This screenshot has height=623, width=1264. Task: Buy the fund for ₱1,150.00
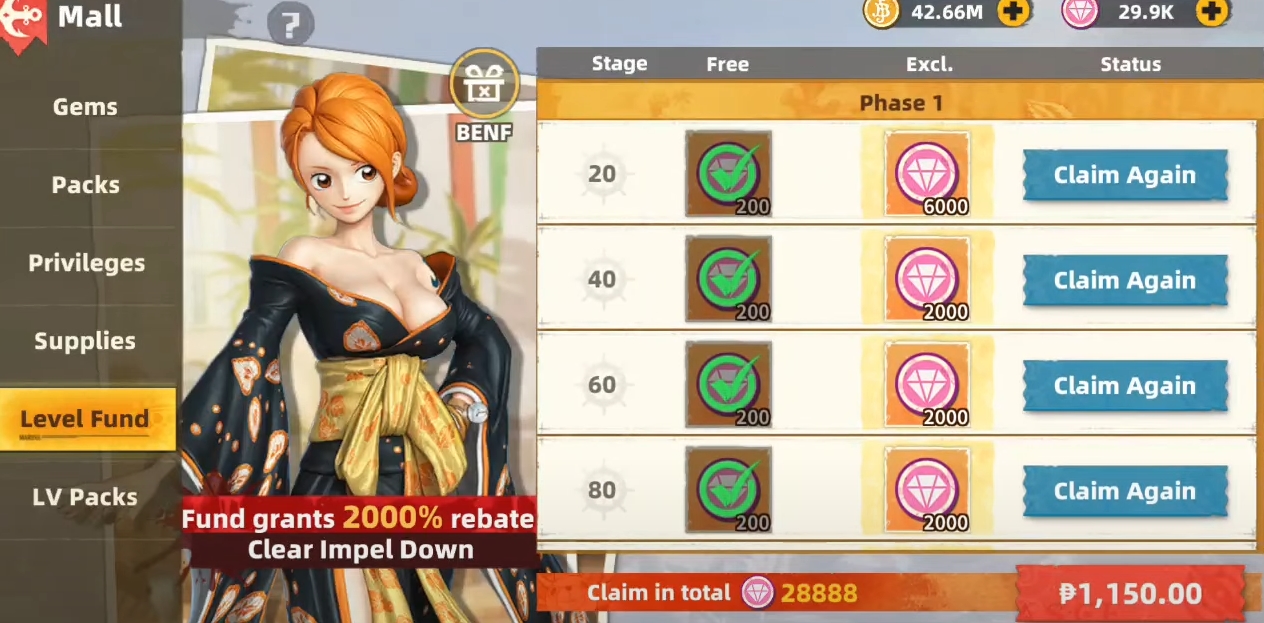1130,593
